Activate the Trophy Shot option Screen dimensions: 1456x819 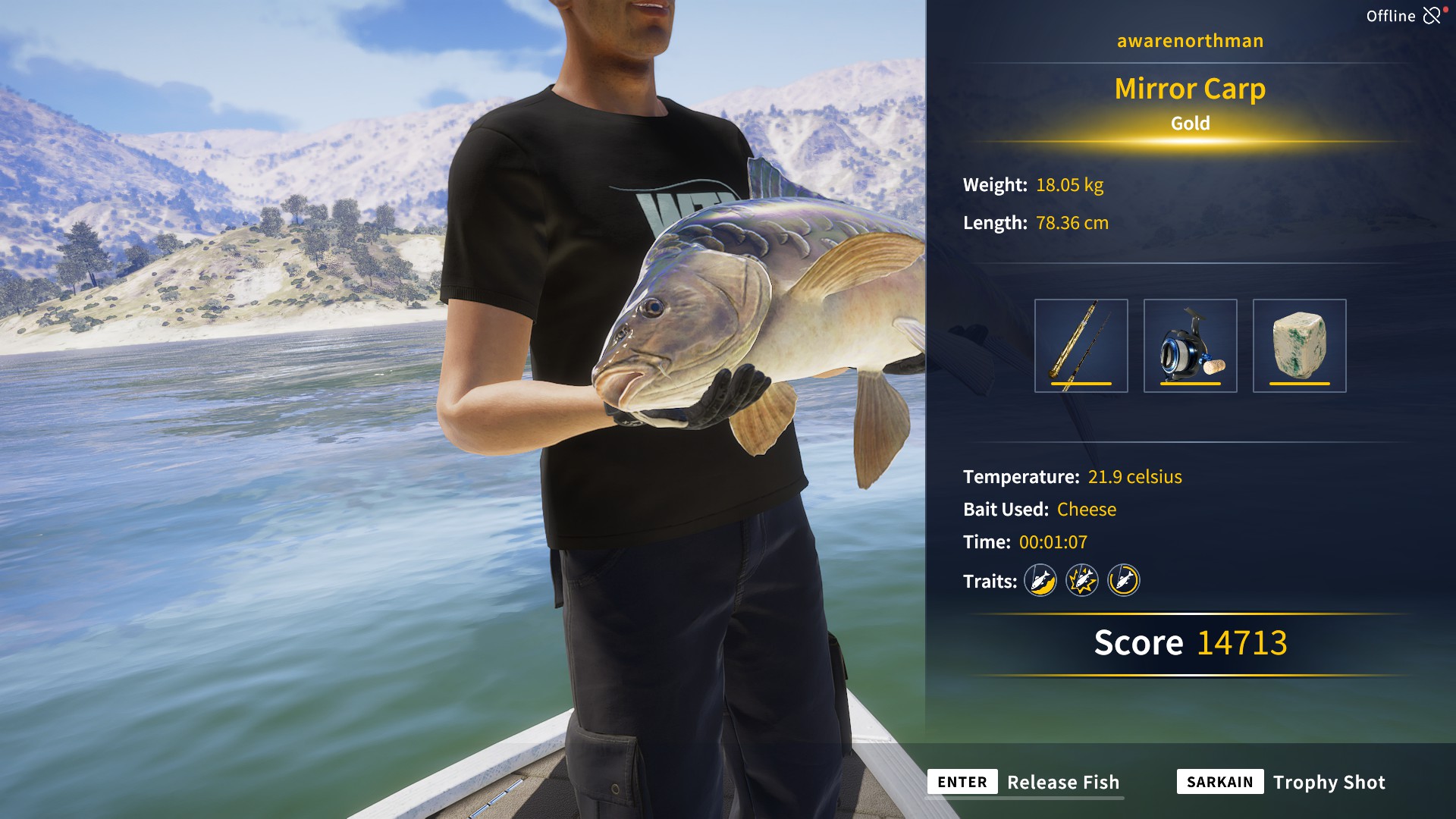[1329, 782]
